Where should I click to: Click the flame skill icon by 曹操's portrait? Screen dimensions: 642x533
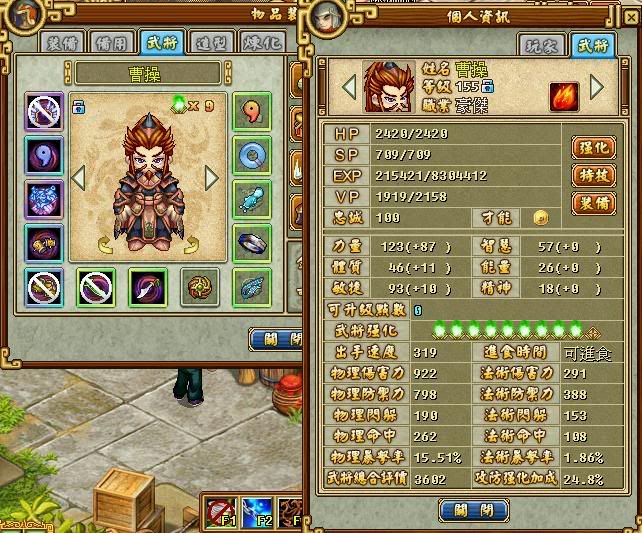click(563, 97)
